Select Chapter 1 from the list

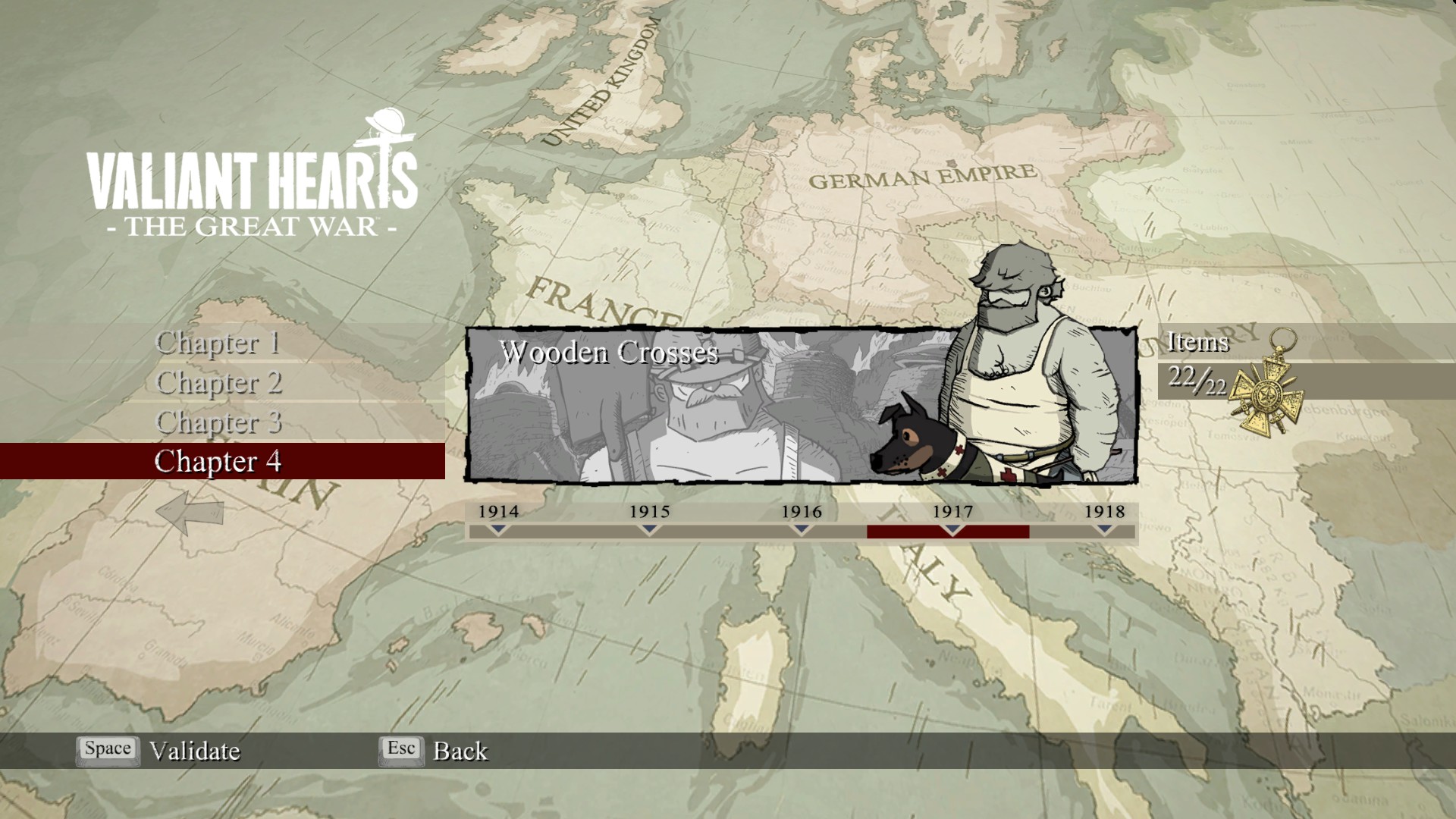click(x=218, y=343)
